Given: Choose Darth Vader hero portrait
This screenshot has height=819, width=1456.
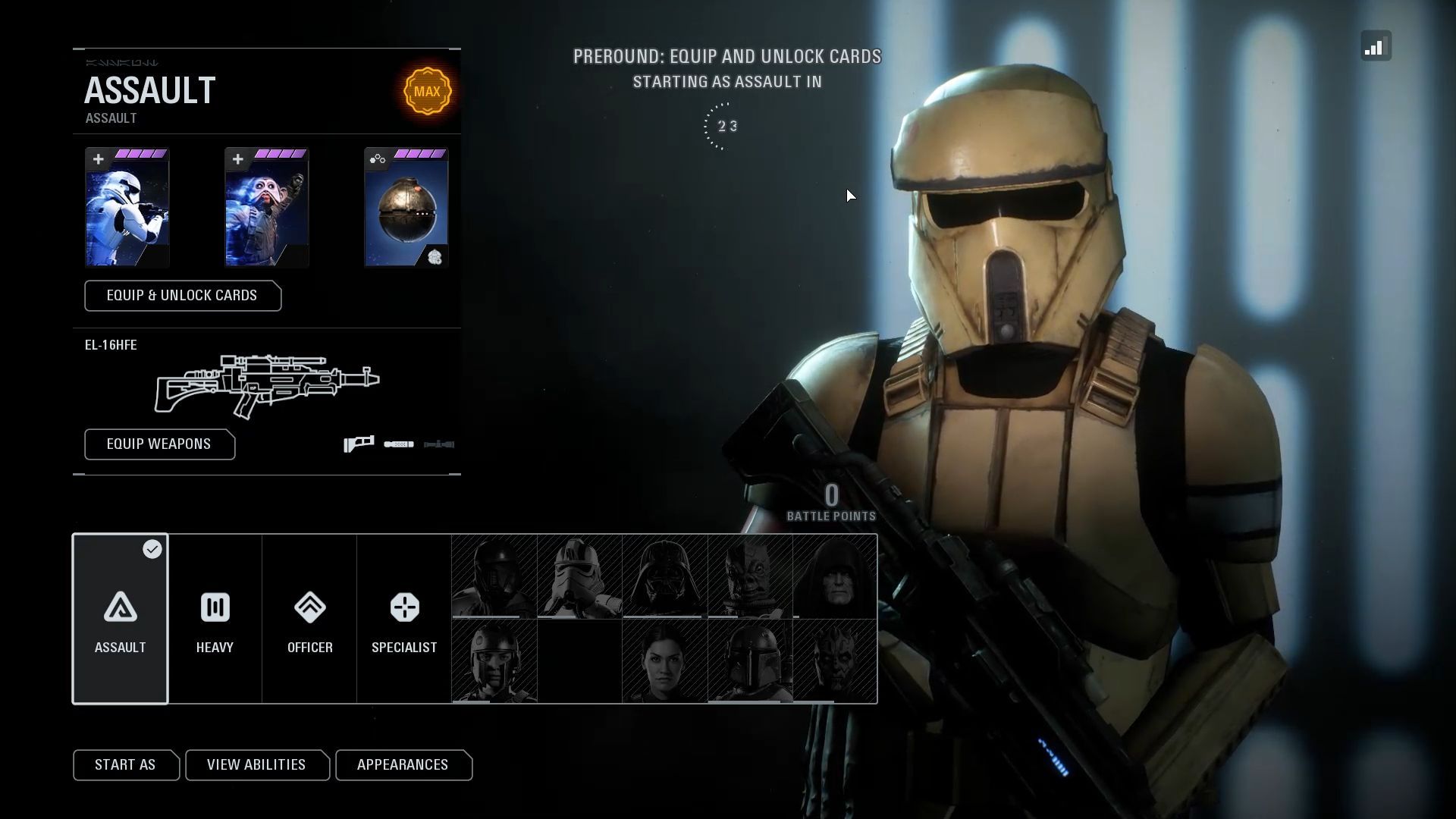Looking at the screenshot, I should coord(665,576).
